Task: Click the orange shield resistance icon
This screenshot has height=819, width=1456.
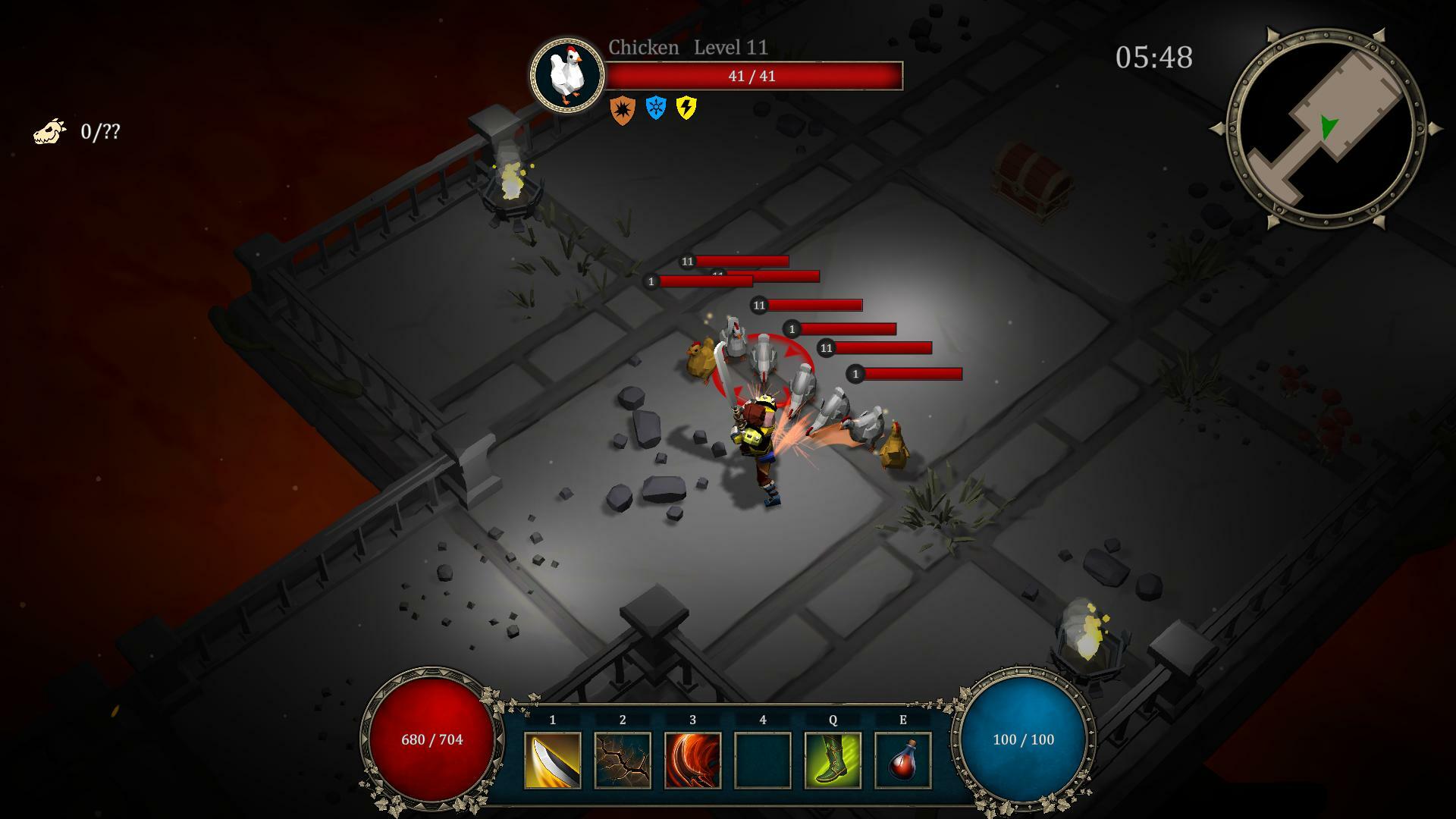Action: click(x=622, y=110)
